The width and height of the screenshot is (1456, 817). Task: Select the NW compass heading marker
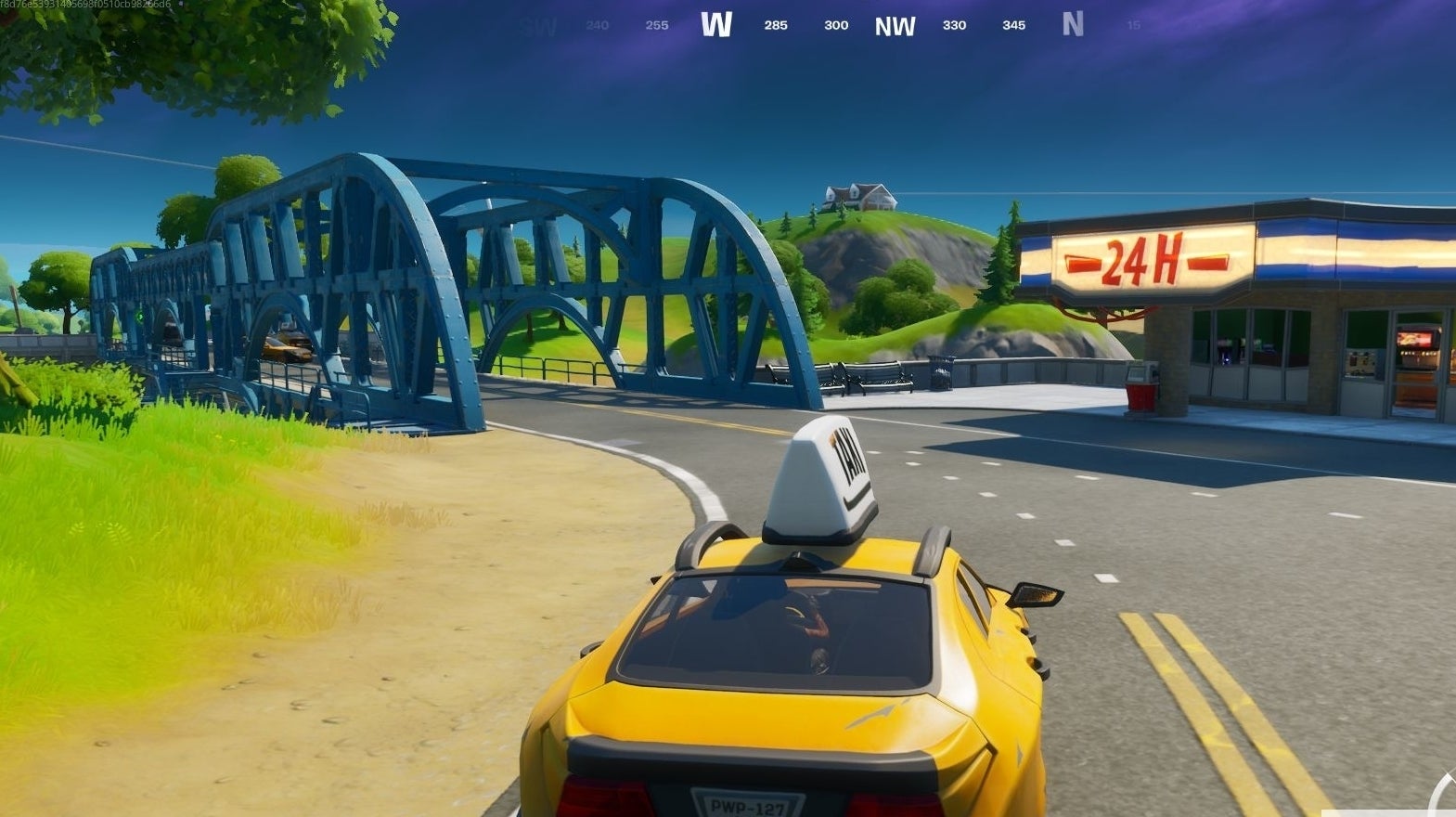pyautogui.click(x=894, y=25)
